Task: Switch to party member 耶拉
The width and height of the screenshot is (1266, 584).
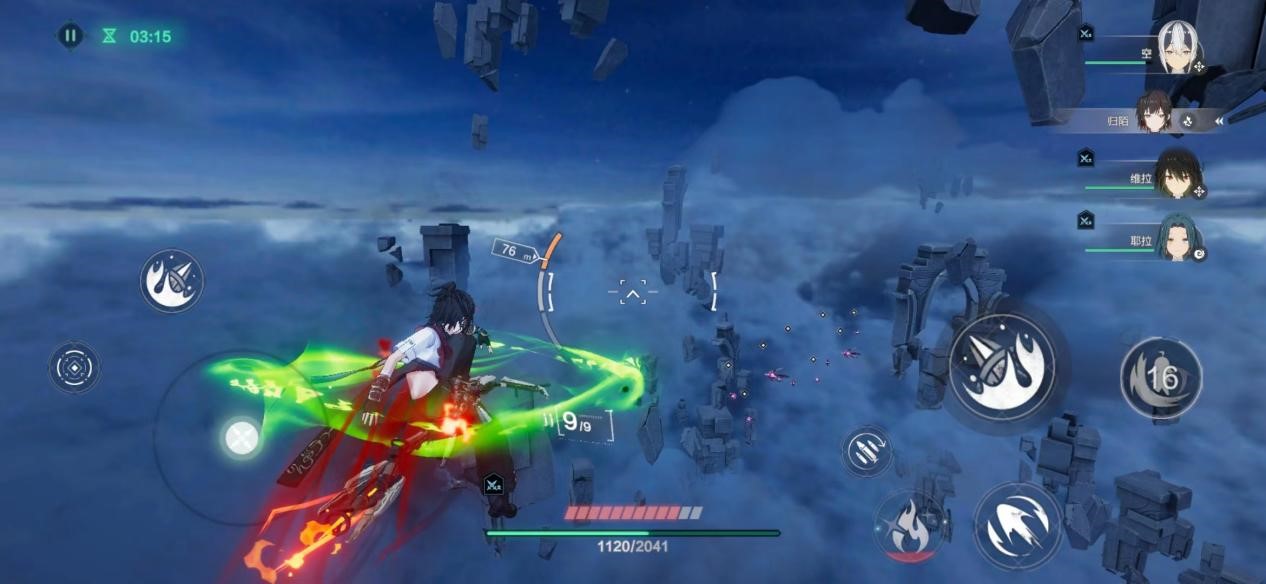Action: tap(1177, 241)
